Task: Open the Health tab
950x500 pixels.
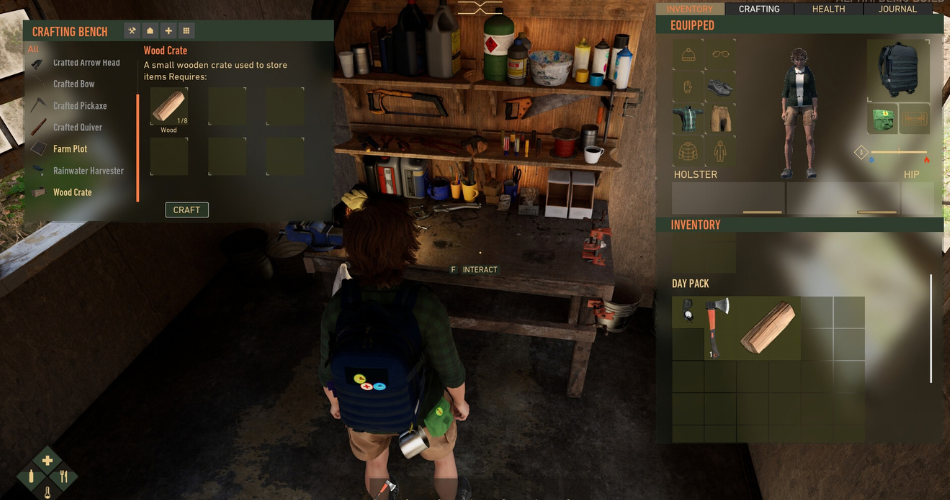Action: [828, 9]
